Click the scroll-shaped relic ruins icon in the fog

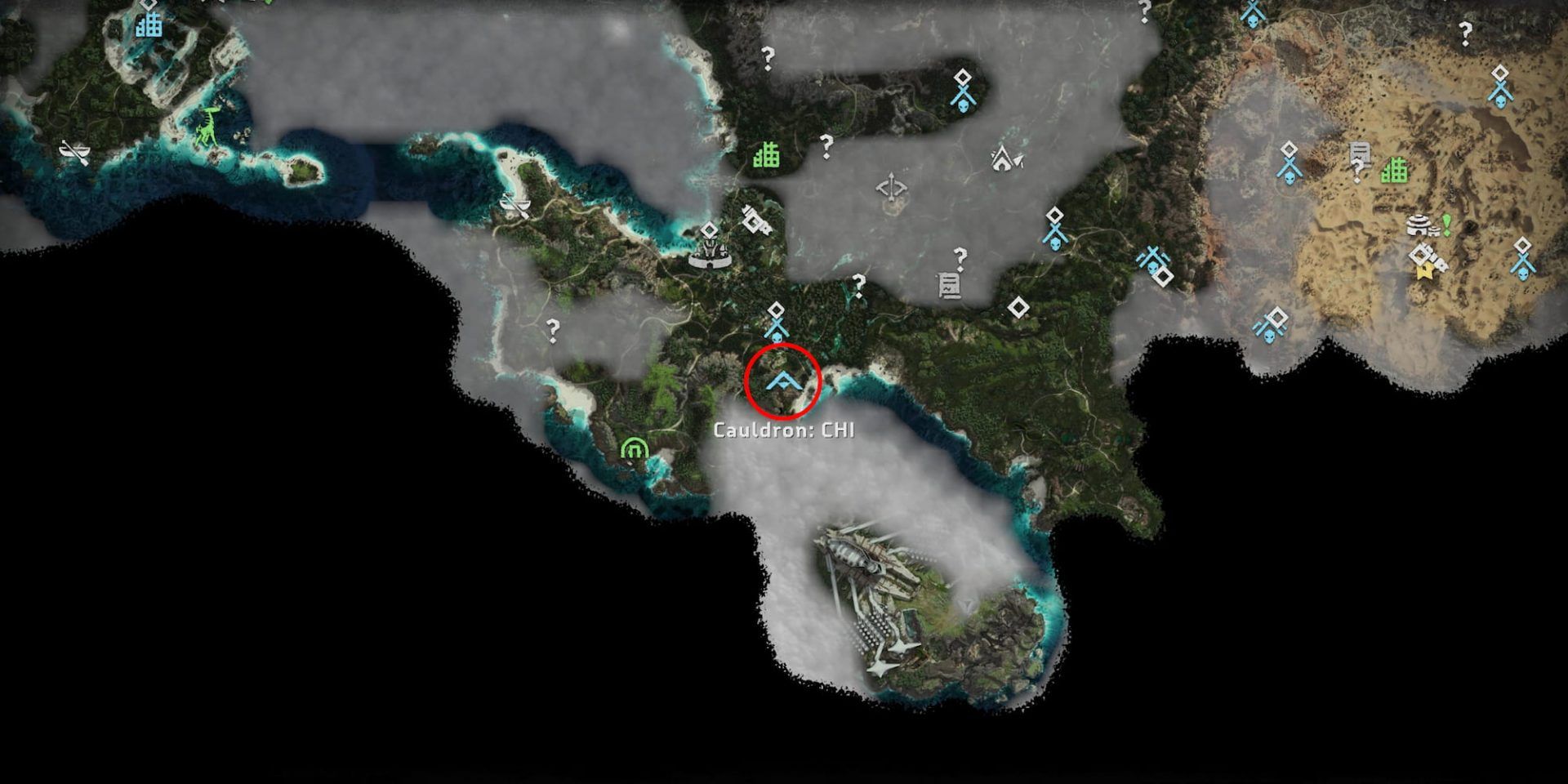tap(950, 286)
